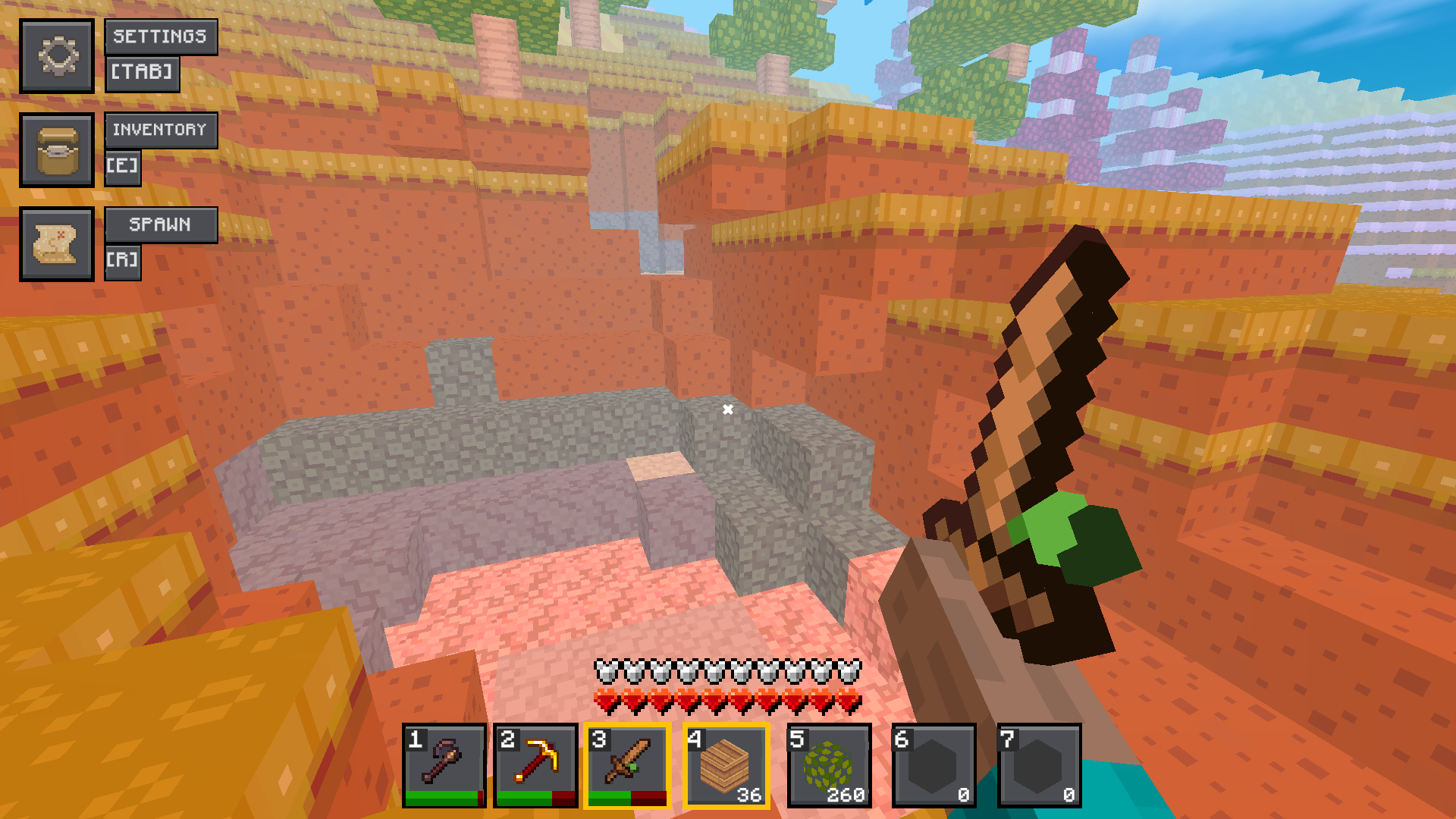Click the SPAWN button
This screenshot has width=1456, height=819.
point(162,224)
